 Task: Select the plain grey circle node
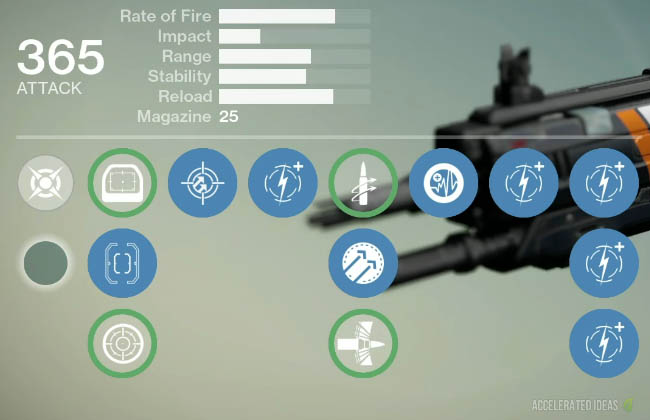click(45, 264)
